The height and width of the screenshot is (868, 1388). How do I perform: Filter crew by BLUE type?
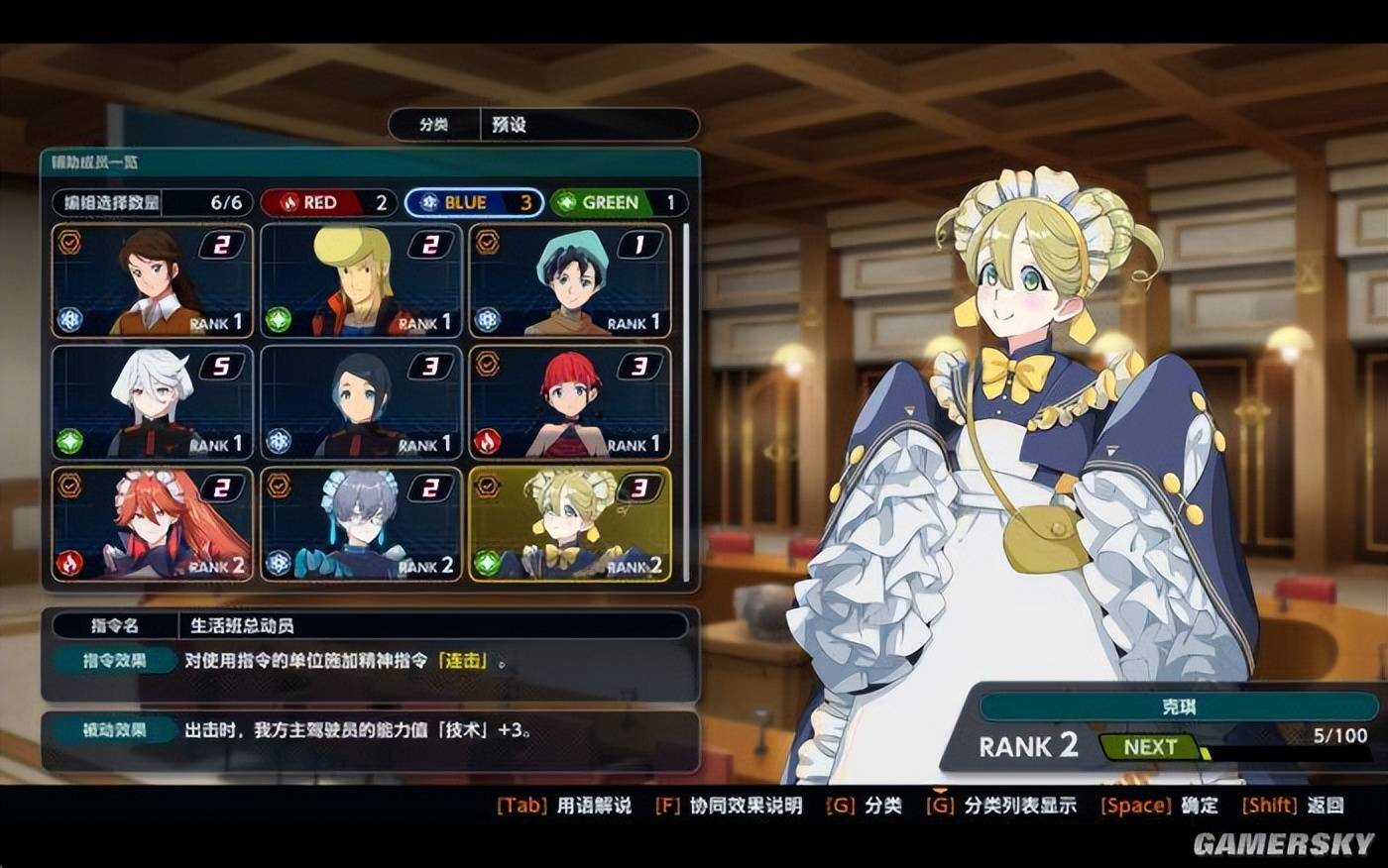point(474,203)
